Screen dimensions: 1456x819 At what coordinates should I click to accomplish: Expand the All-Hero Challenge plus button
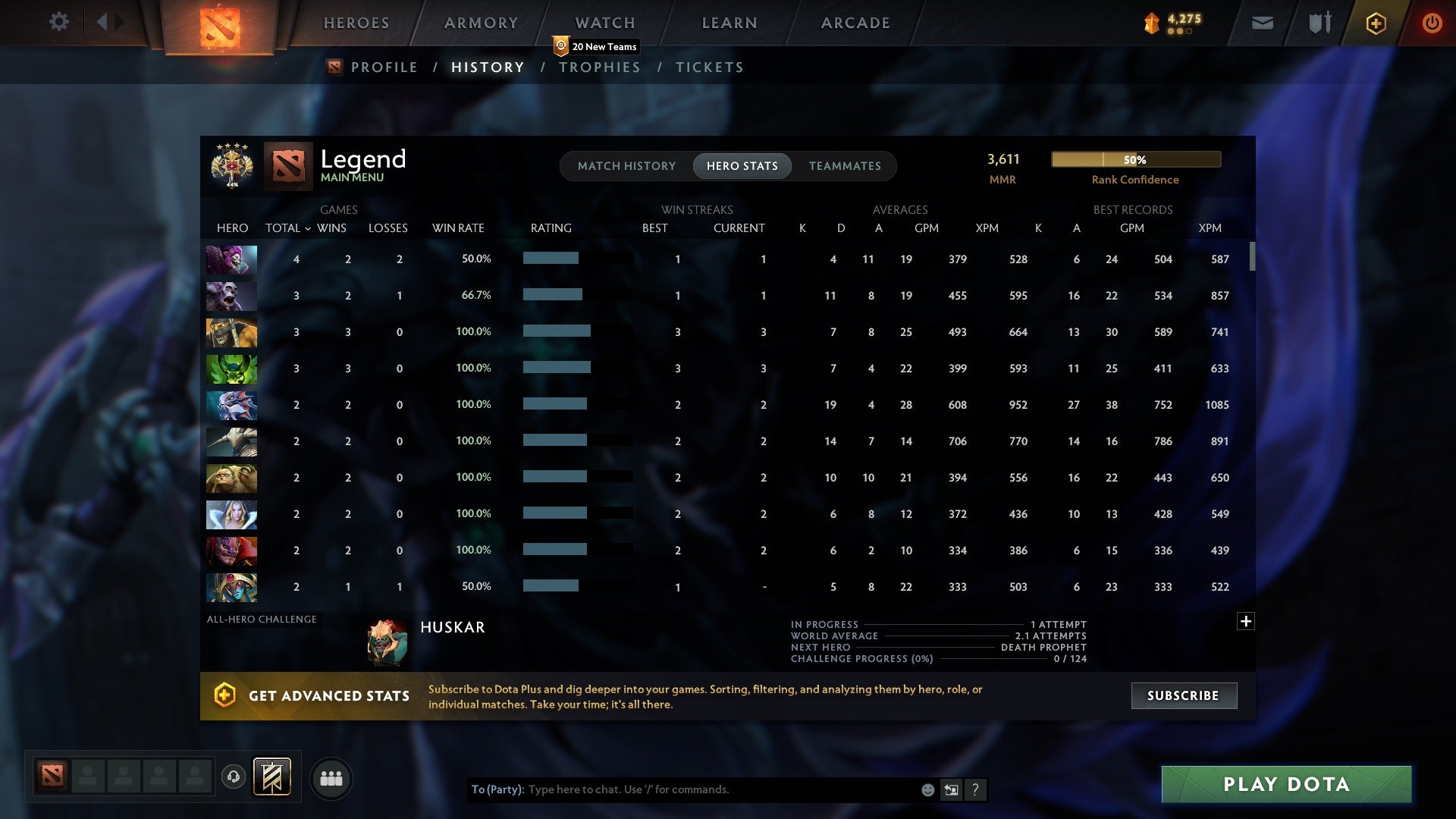(1246, 620)
